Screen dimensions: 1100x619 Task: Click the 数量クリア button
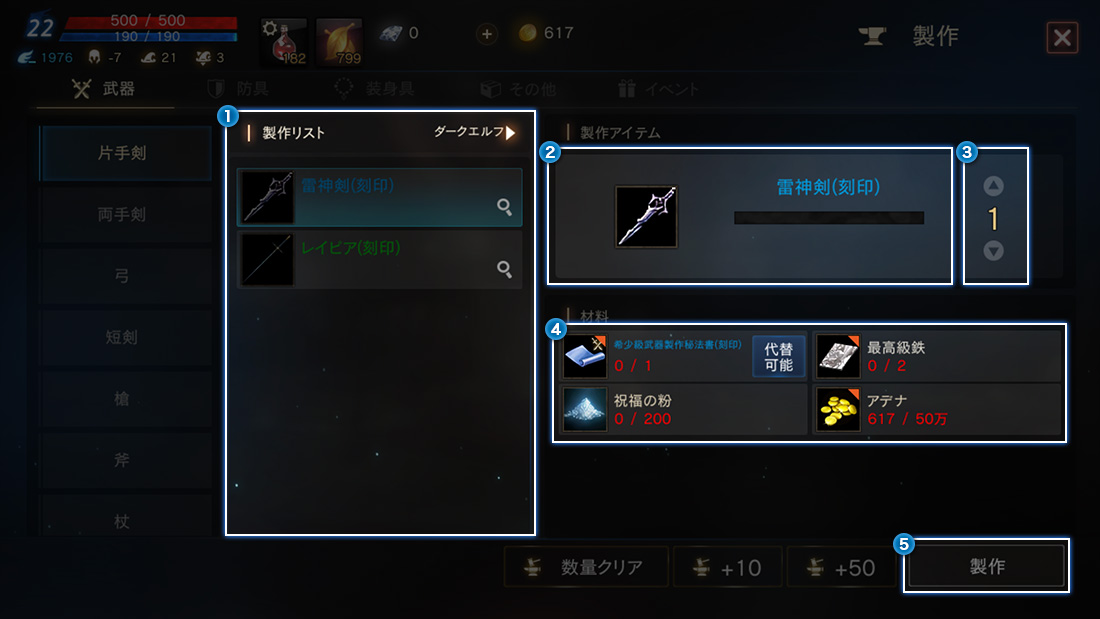coord(587,568)
